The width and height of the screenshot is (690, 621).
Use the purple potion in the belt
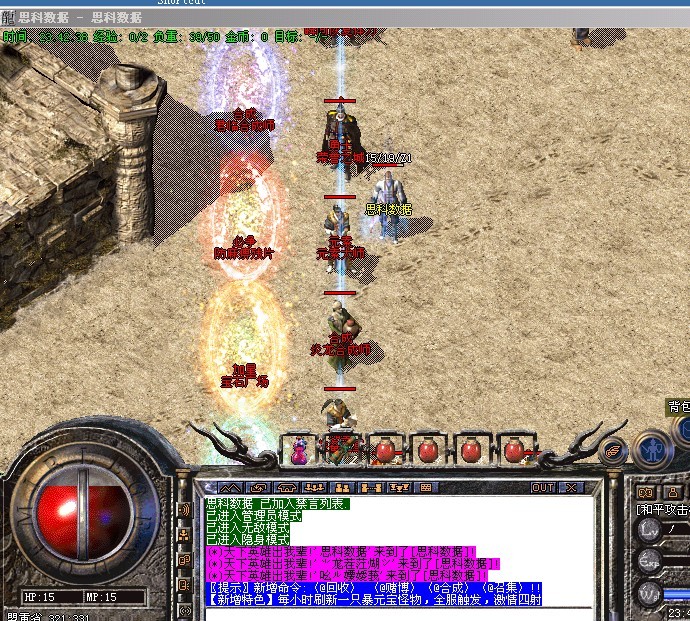click(x=299, y=450)
